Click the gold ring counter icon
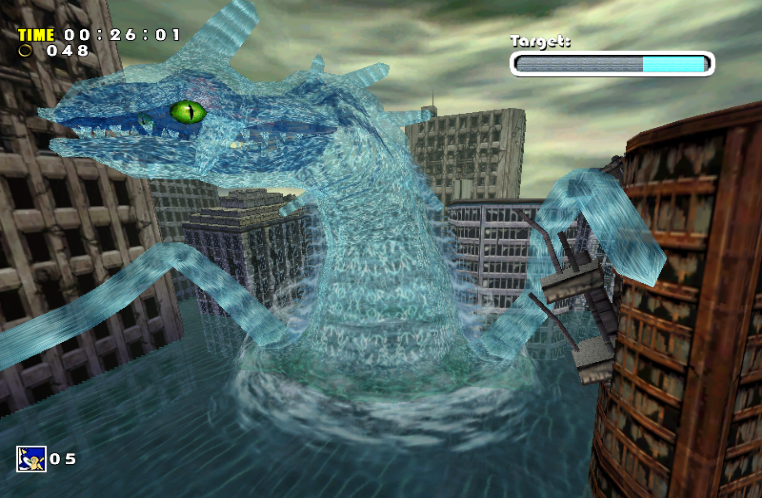 [x=24, y=50]
